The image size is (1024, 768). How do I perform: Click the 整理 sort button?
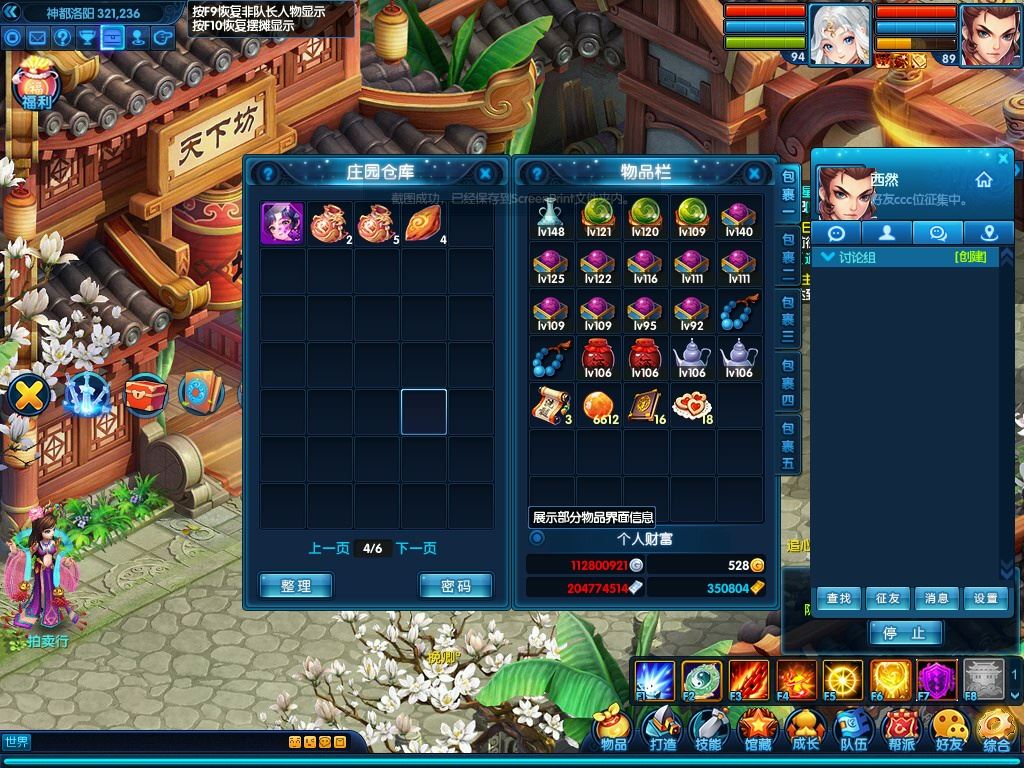pos(296,586)
